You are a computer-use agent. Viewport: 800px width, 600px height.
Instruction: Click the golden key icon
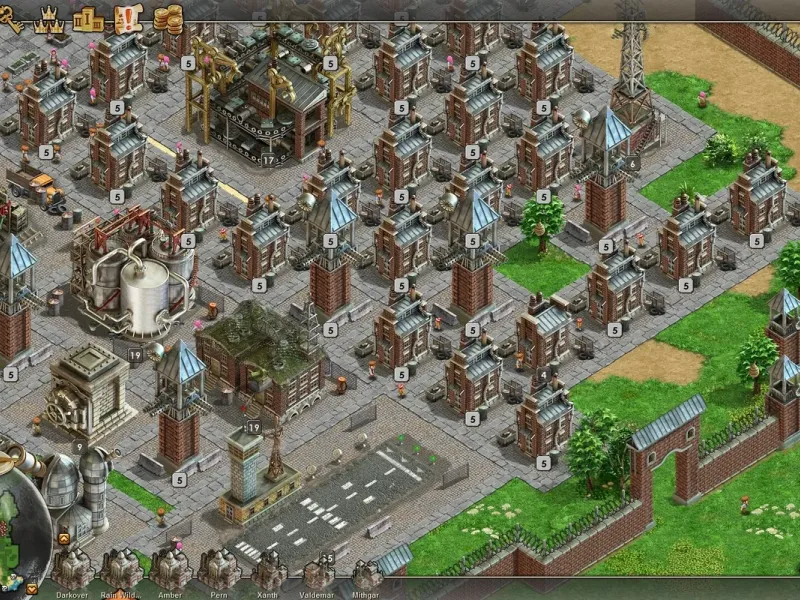10,18
